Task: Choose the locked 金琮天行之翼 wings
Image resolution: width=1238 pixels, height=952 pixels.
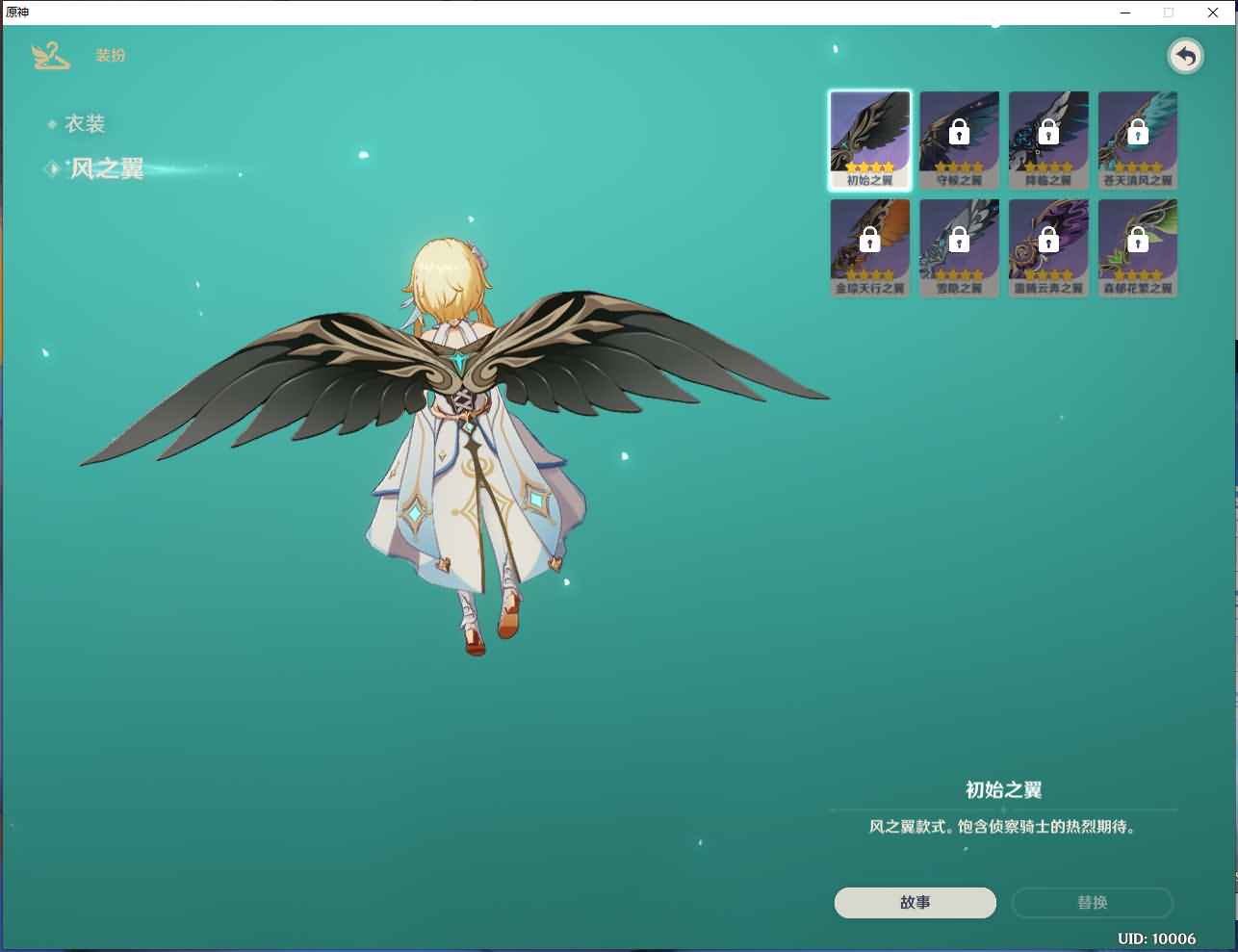Action: click(869, 247)
